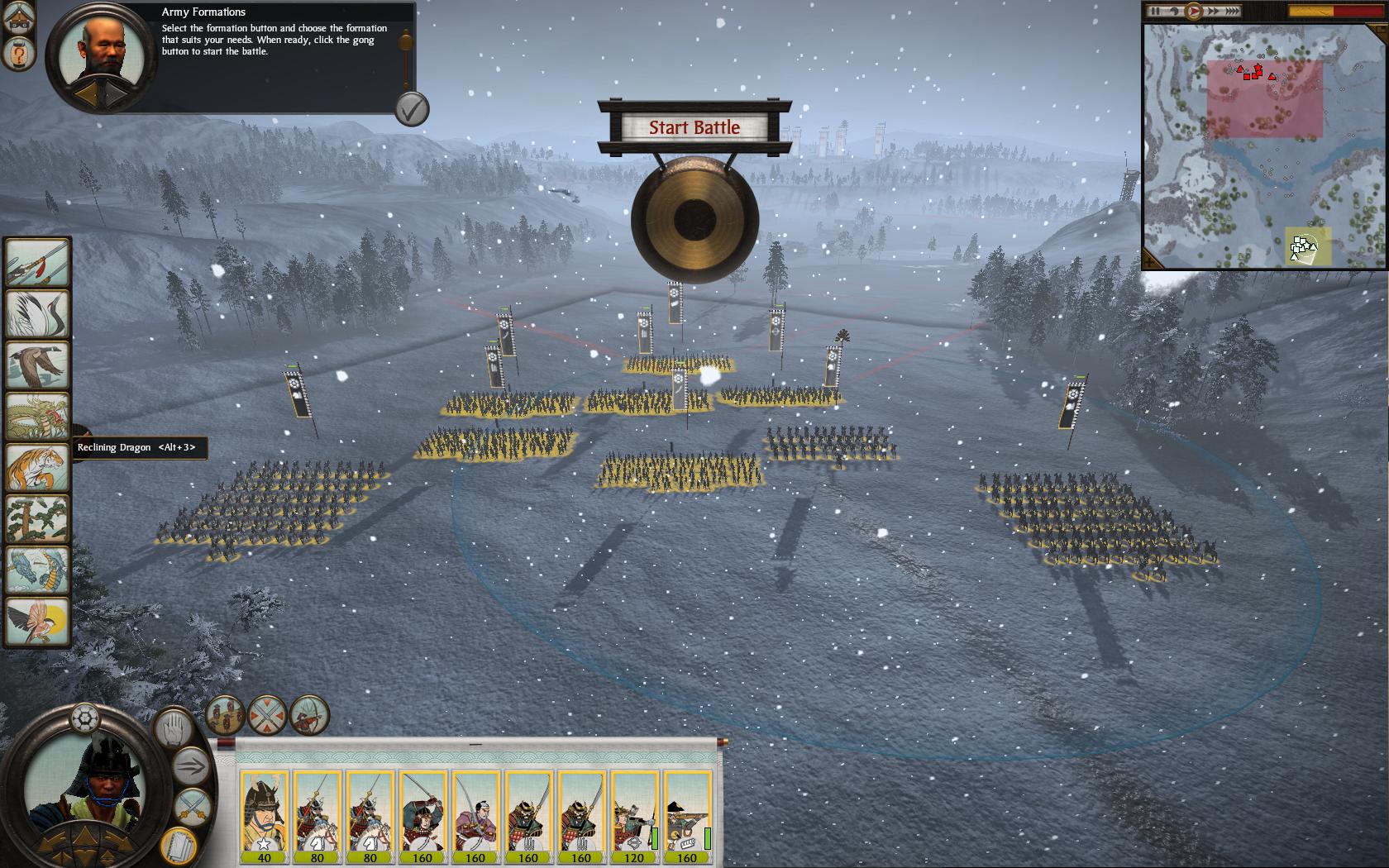Choose the Reclining Dragon formation

(37, 416)
